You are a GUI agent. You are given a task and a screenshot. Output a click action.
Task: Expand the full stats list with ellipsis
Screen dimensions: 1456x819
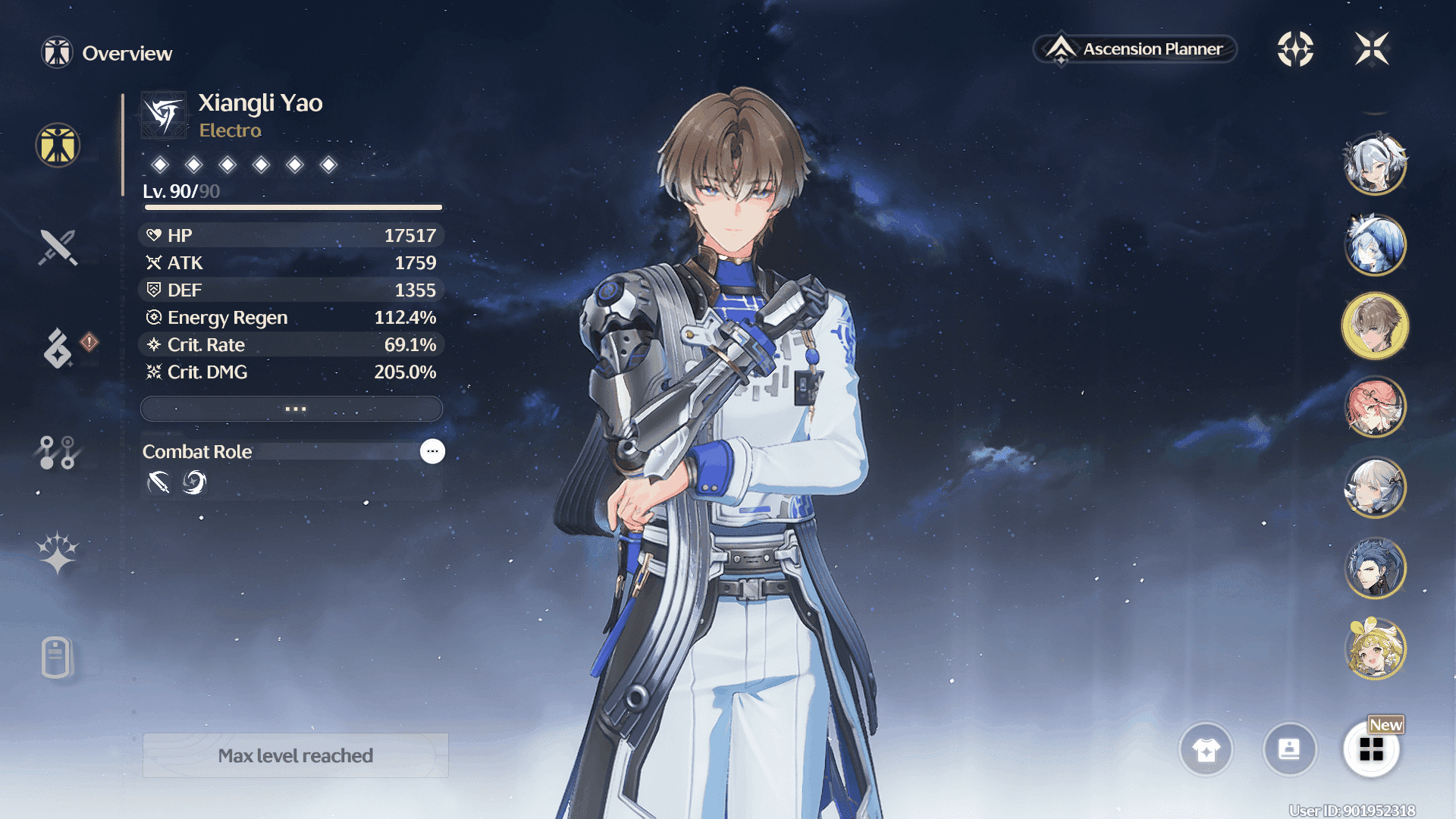coord(292,409)
